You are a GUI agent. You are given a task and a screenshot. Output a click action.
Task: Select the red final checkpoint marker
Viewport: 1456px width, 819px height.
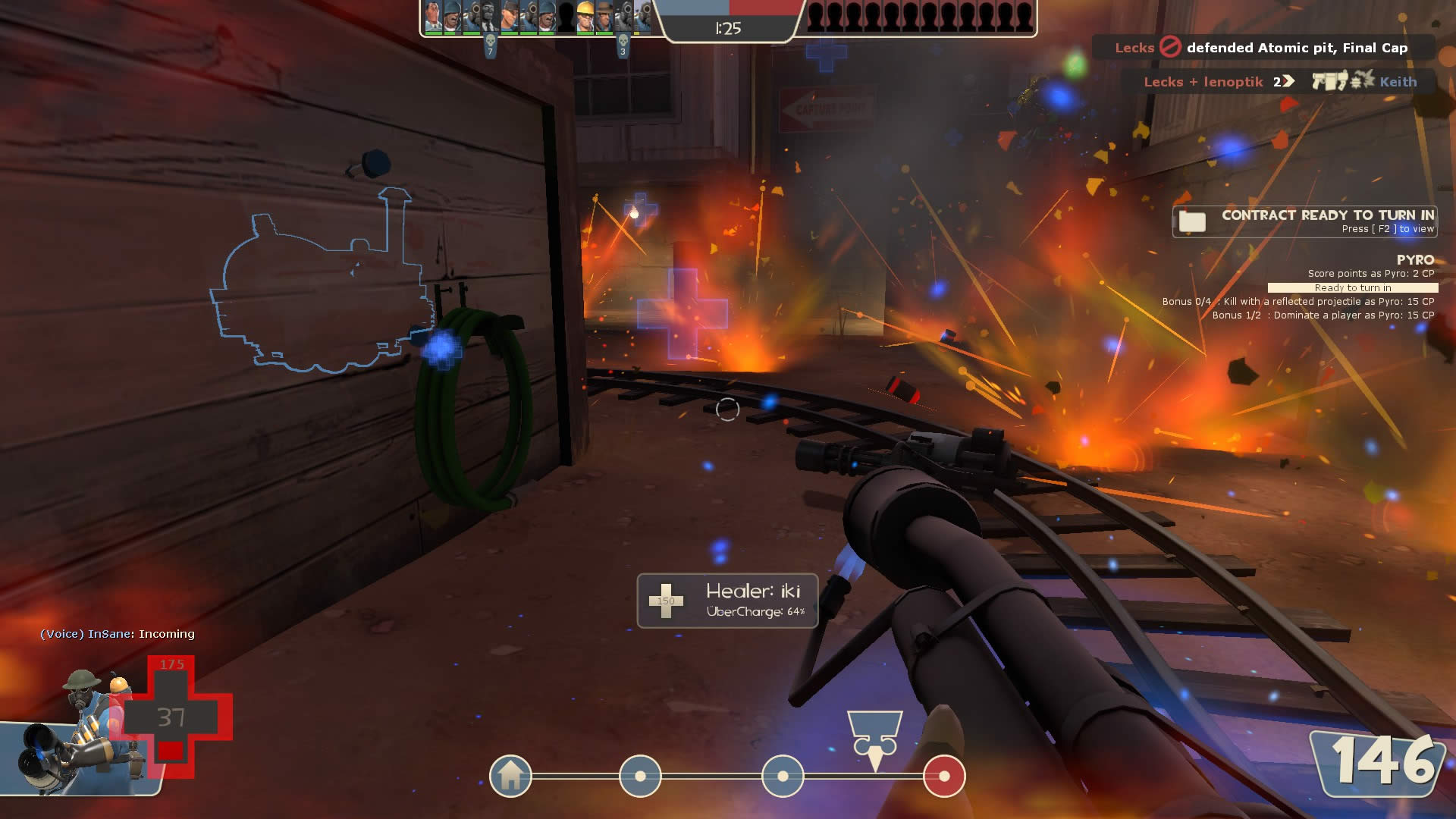tap(944, 776)
